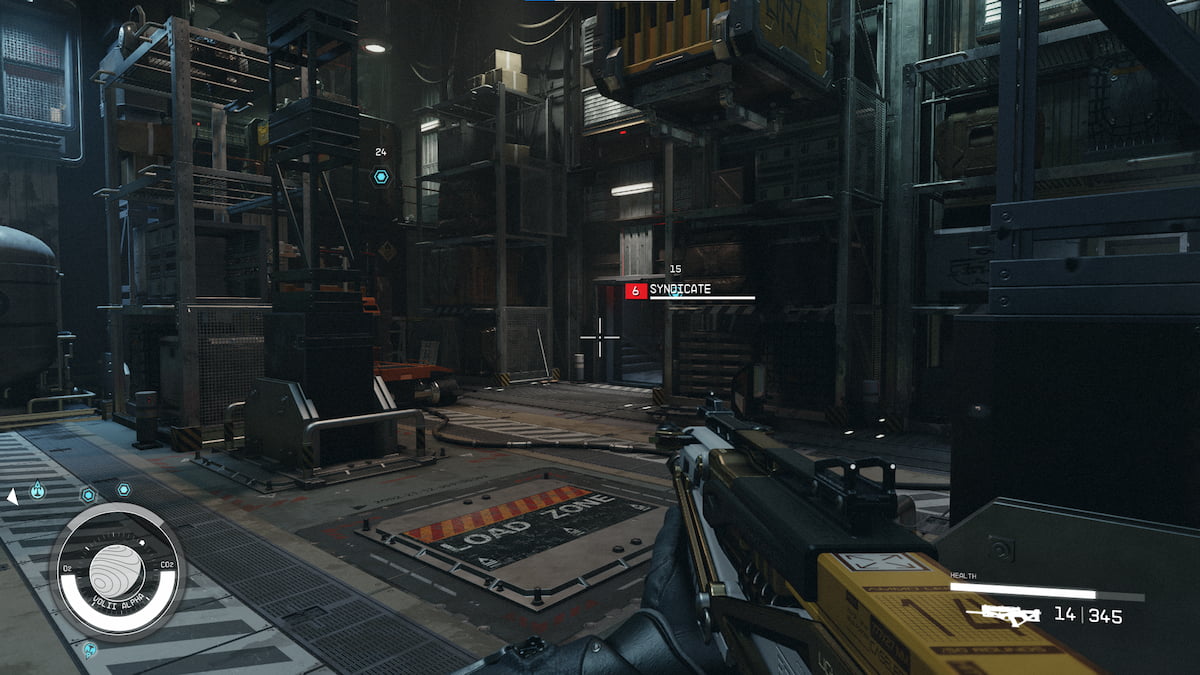Click the blue marker below the compass
Screen dimensions: 1200x675
[x=89, y=650]
